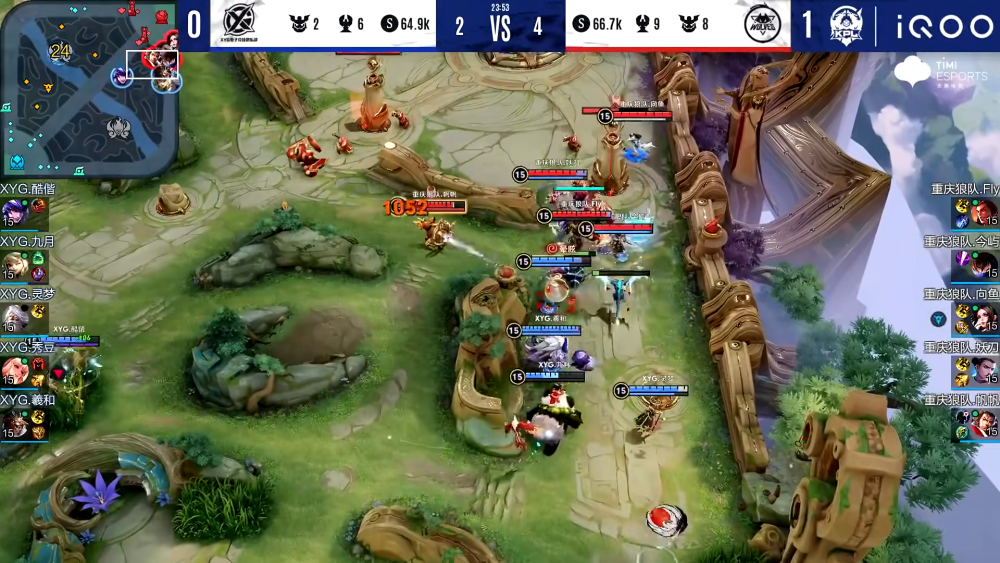Click the KPL league logo
Image resolution: width=1000 pixels, height=563 pixels.
846,23
